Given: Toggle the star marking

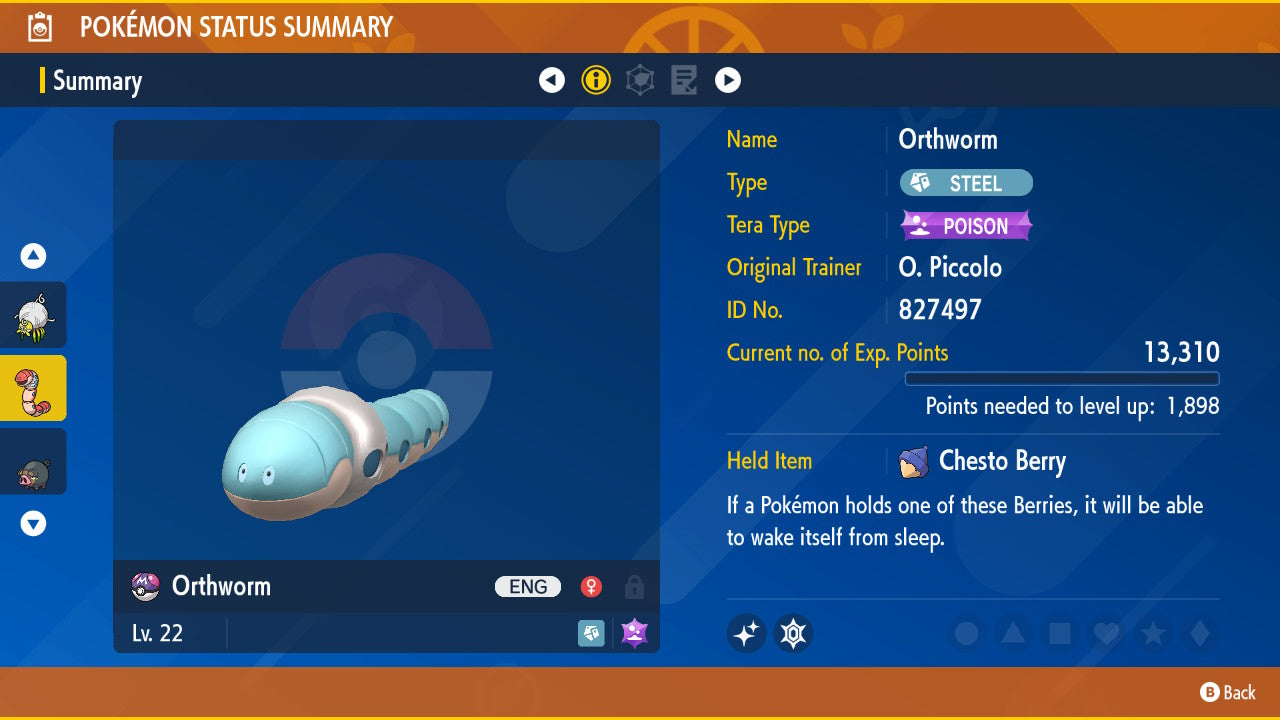Looking at the screenshot, I should click(x=1152, y=633).
